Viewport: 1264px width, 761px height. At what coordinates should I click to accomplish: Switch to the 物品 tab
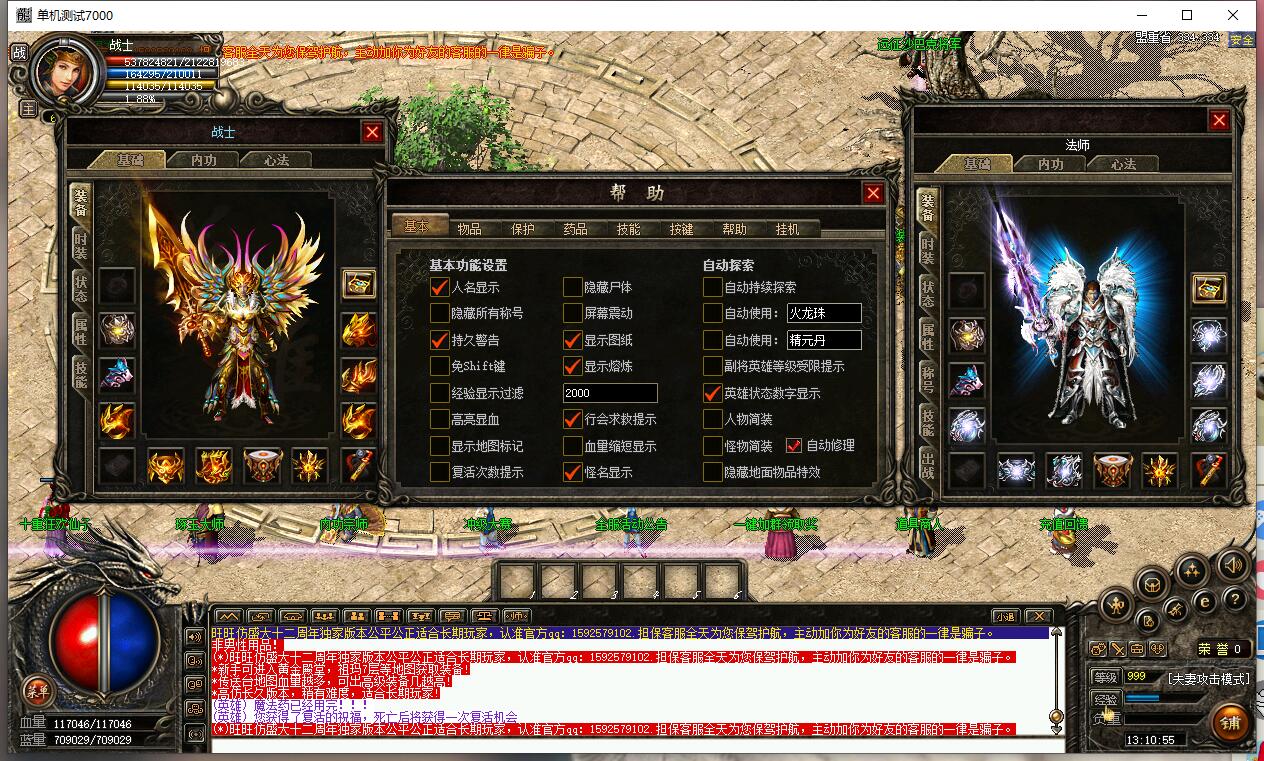(x=469, y=229)
